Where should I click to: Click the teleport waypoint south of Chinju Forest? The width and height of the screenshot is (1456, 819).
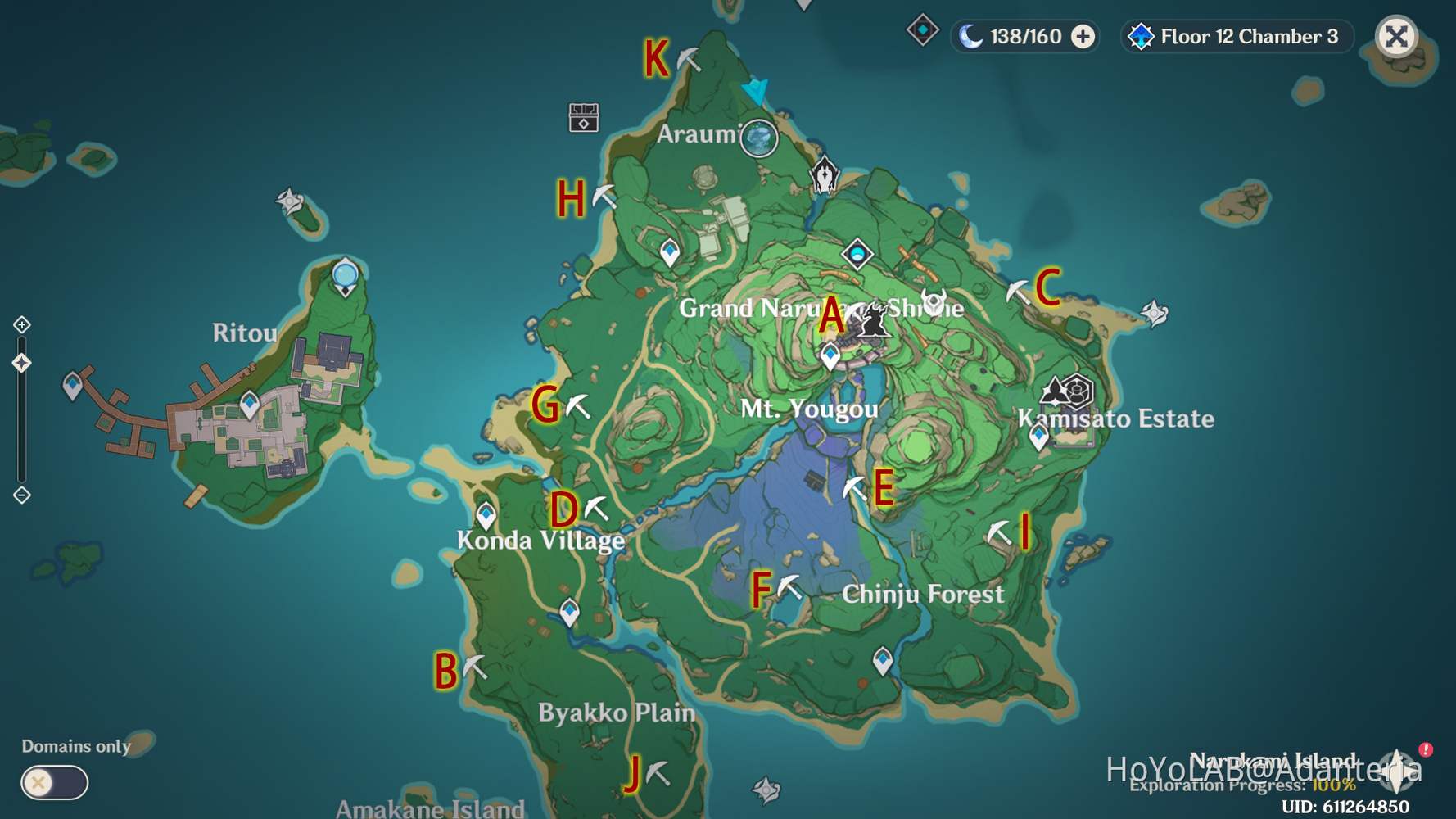pyautogui.click(x=883, y=658)
